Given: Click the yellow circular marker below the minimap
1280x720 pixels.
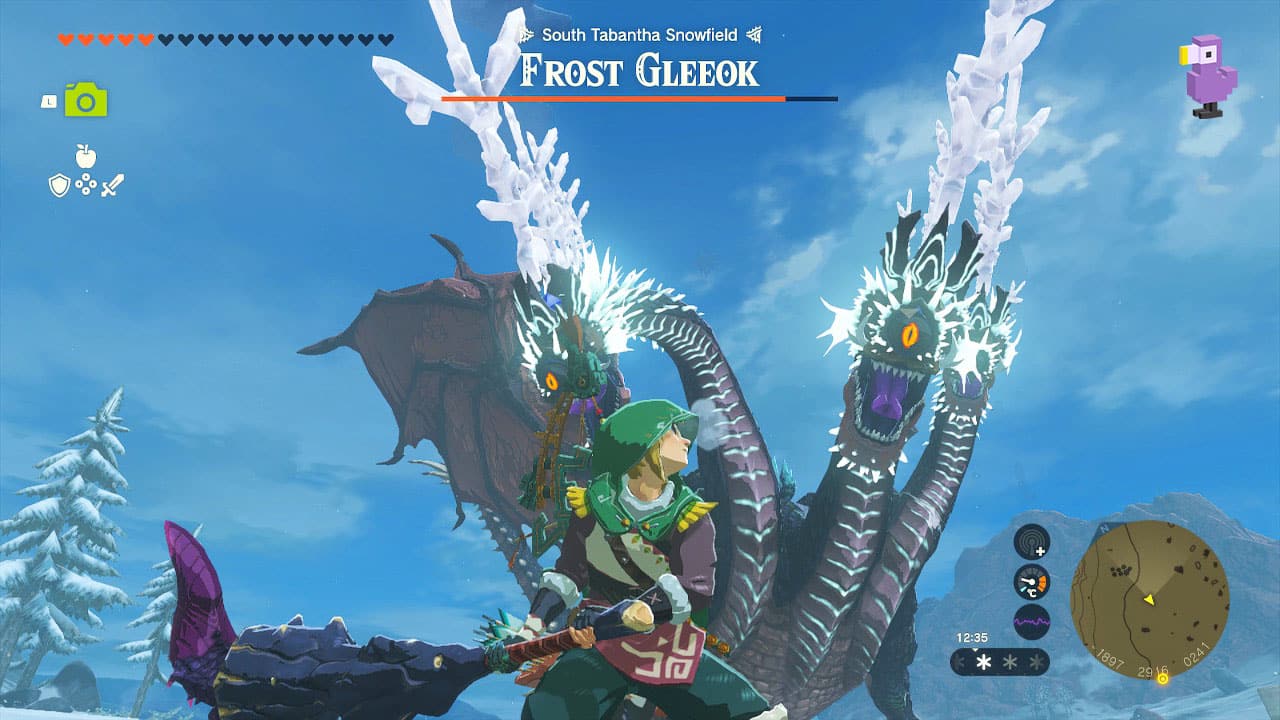Looking at the screenshot, I should (x=1163, y=679).
